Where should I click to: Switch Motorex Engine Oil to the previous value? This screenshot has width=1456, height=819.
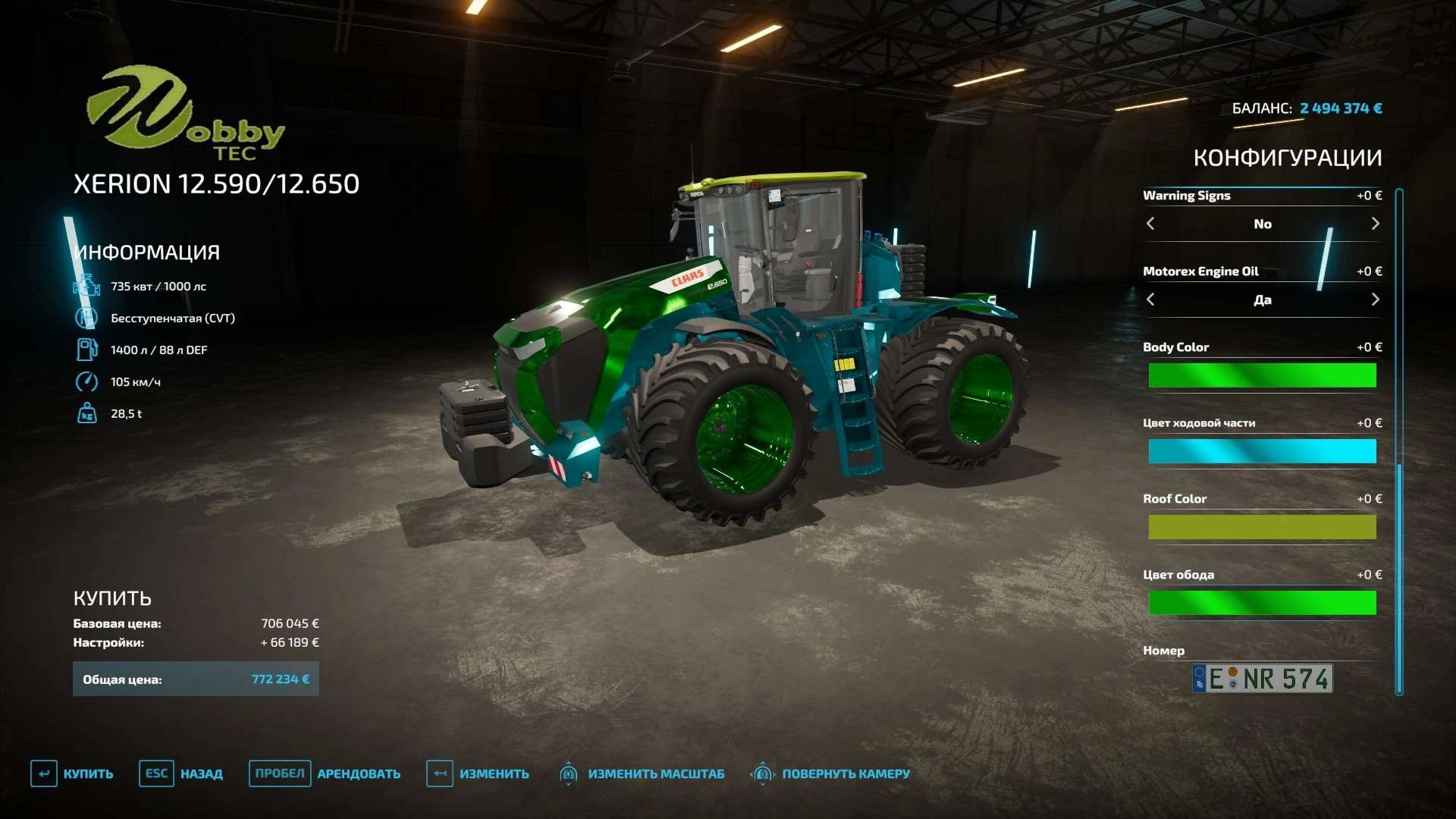pos(1150,300)
